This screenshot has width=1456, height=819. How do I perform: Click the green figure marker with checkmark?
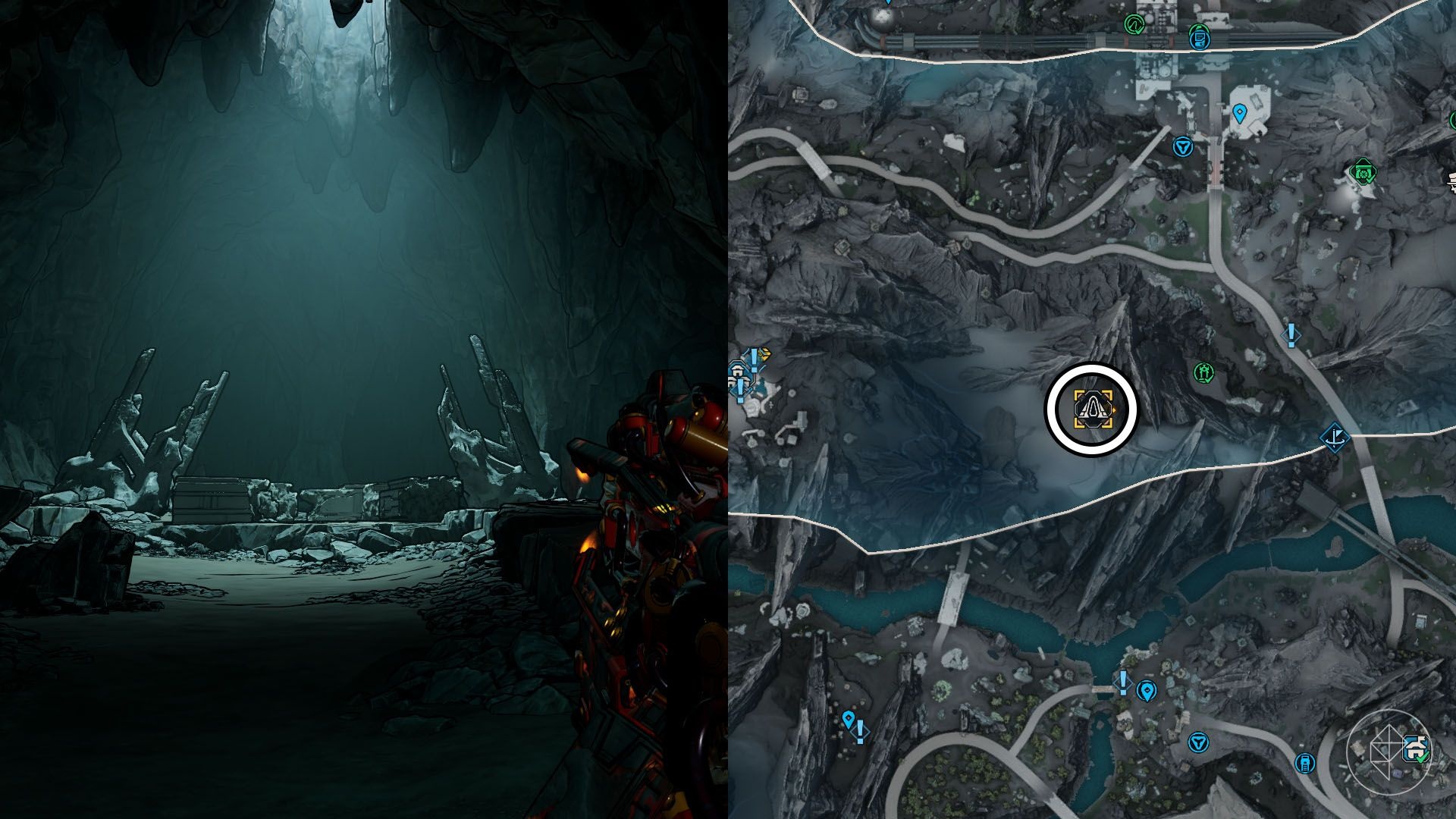pyautogui.click(x=1203, y=372)
